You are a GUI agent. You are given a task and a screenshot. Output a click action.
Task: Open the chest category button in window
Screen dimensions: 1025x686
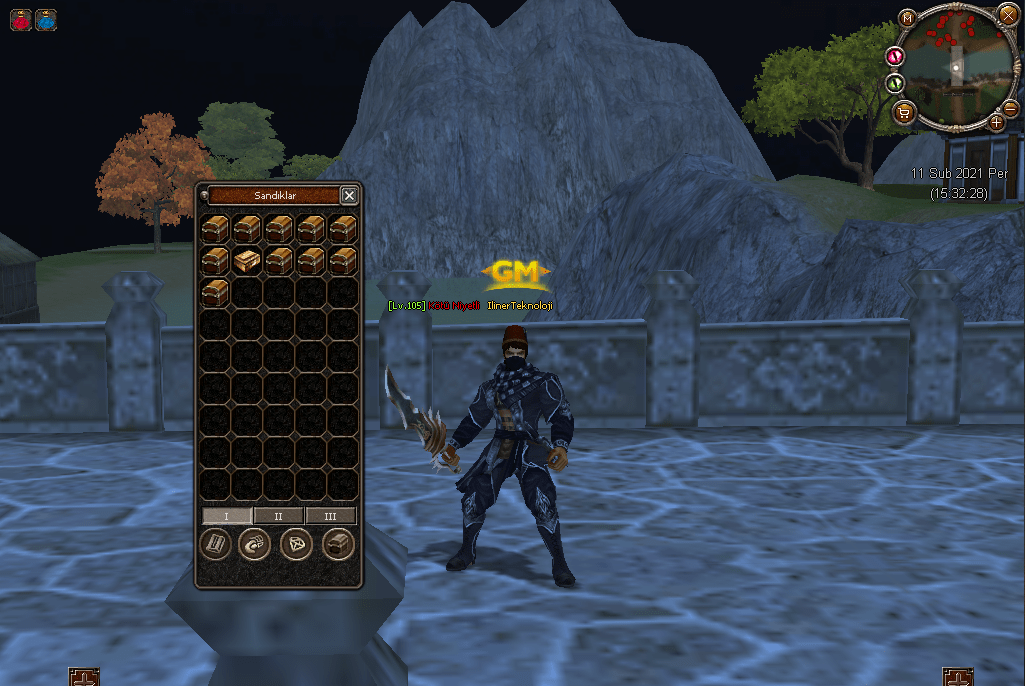pyautogui.click(x=339, y=545)
